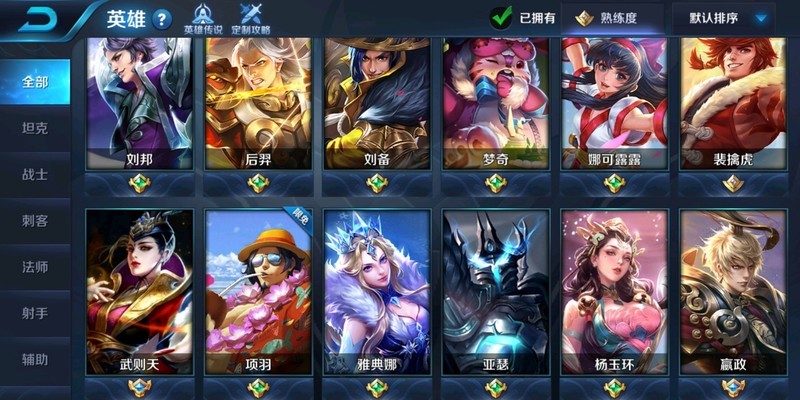This screenshot has height=400, width=800.
Task: Choose the 嬴政 hero card
Action: coord(733,292)
